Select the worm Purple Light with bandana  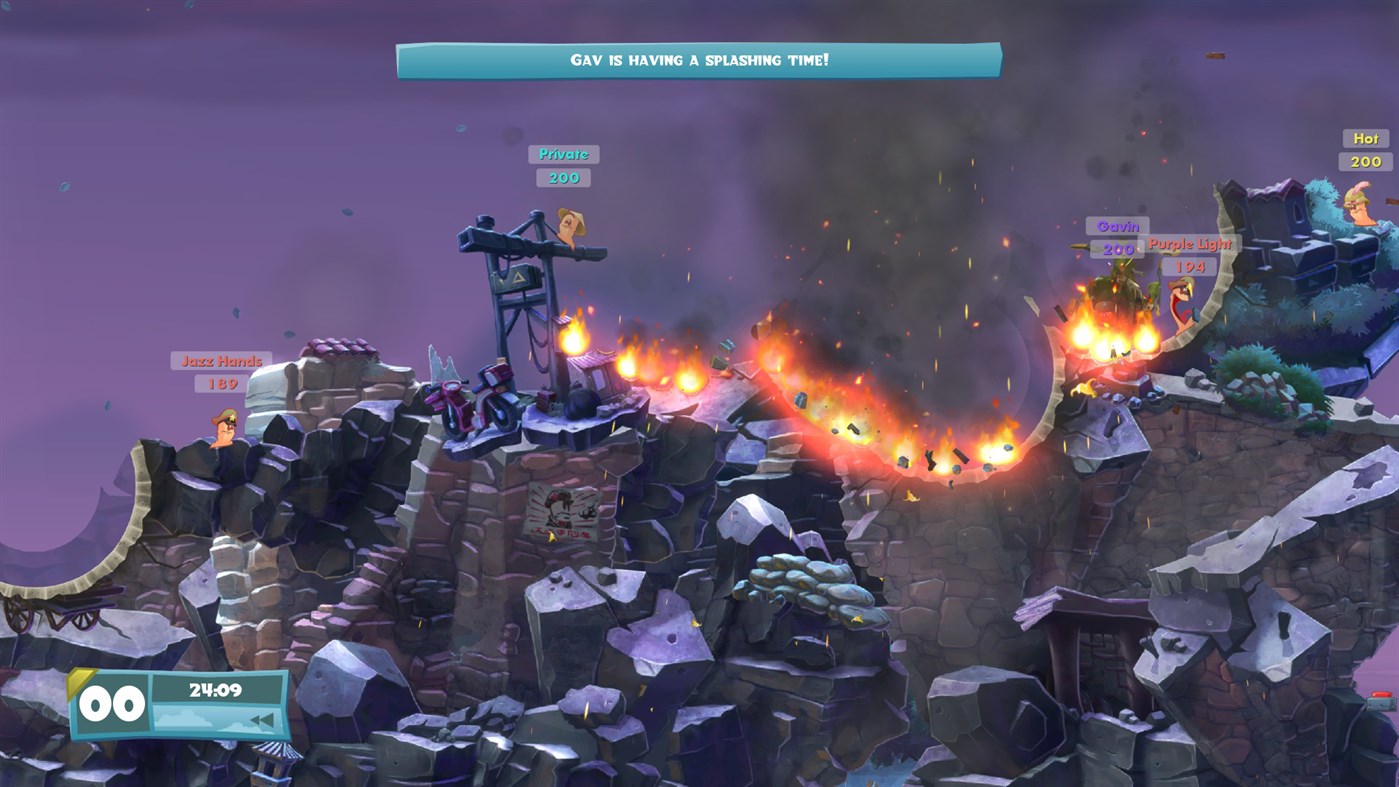(x=1182, y=301)
